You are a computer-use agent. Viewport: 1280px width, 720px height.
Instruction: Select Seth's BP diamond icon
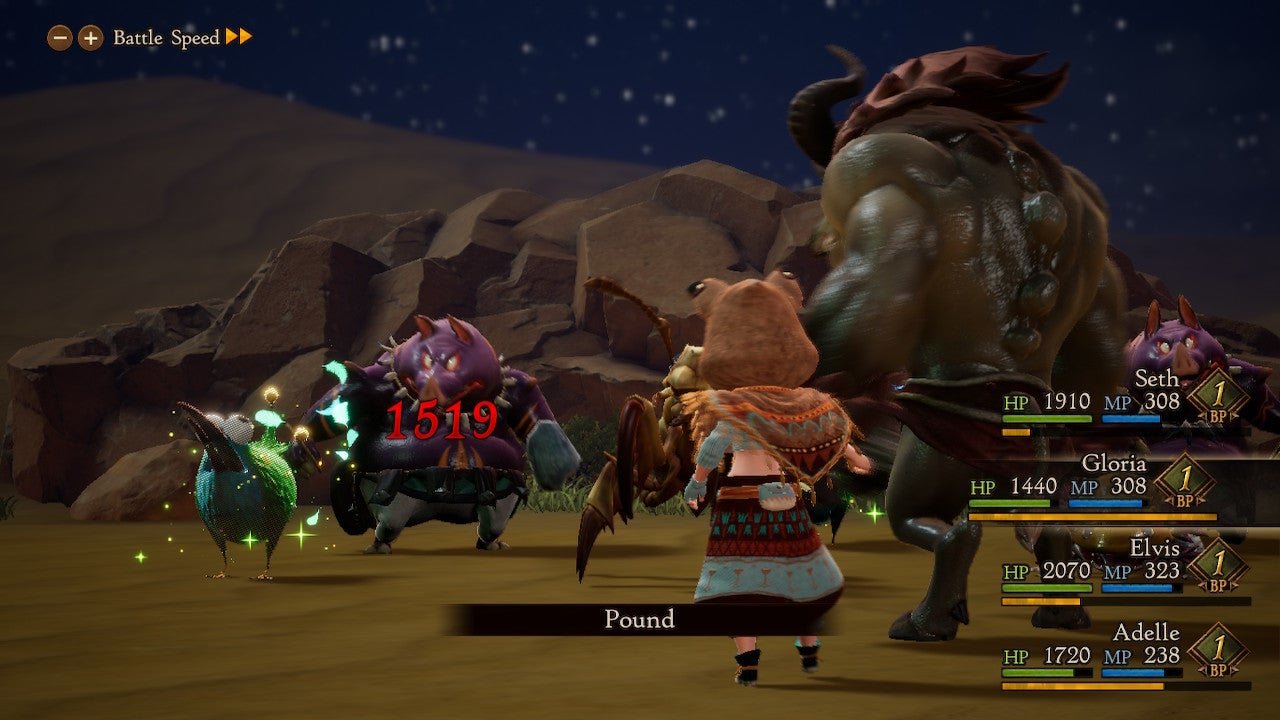click(1220, 395)
